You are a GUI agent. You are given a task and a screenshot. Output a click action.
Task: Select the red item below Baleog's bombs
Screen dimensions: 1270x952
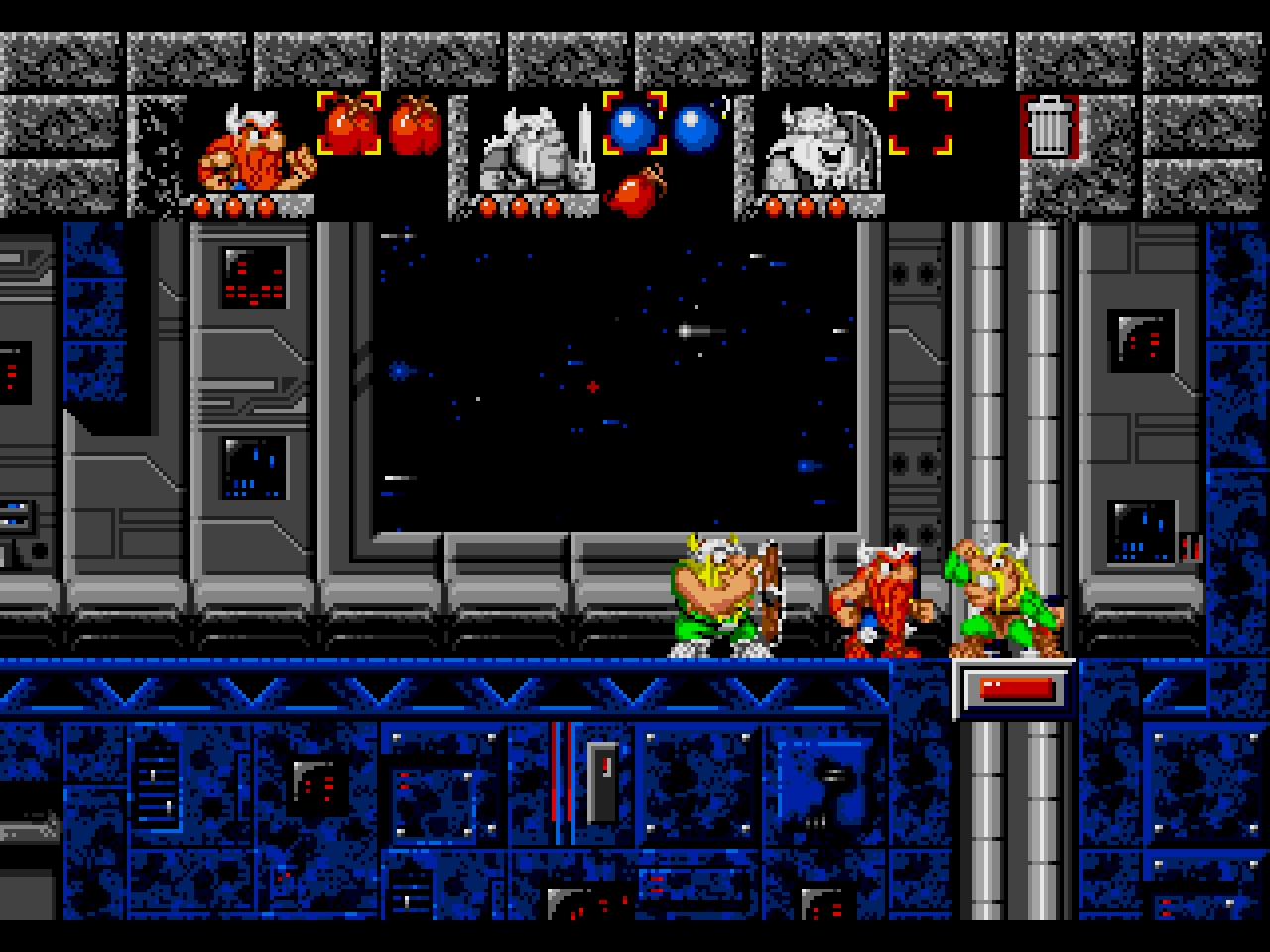(634, 188)
